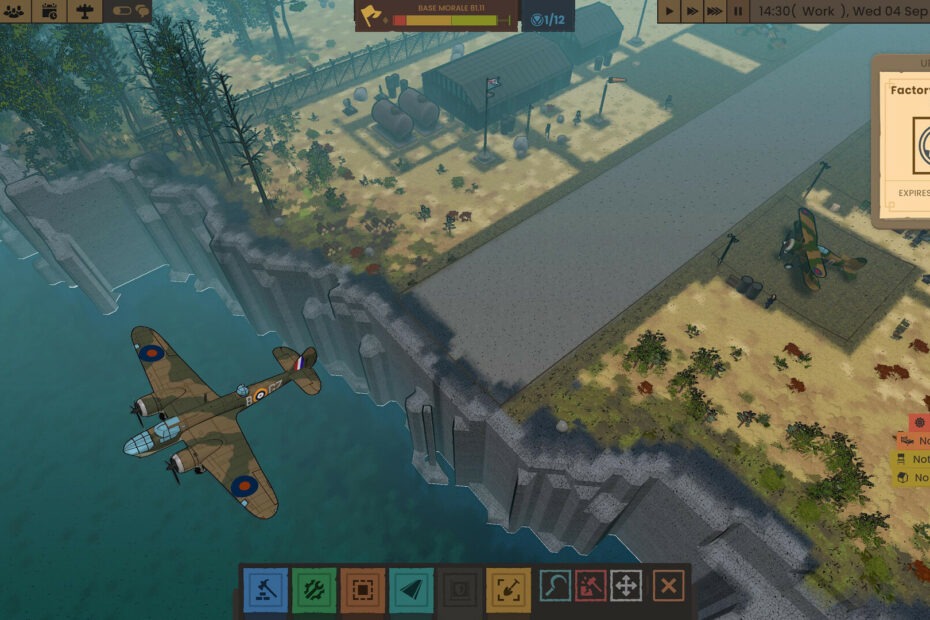Pause the game
Screen dimensions: 930x620
[x=738, y=11]
